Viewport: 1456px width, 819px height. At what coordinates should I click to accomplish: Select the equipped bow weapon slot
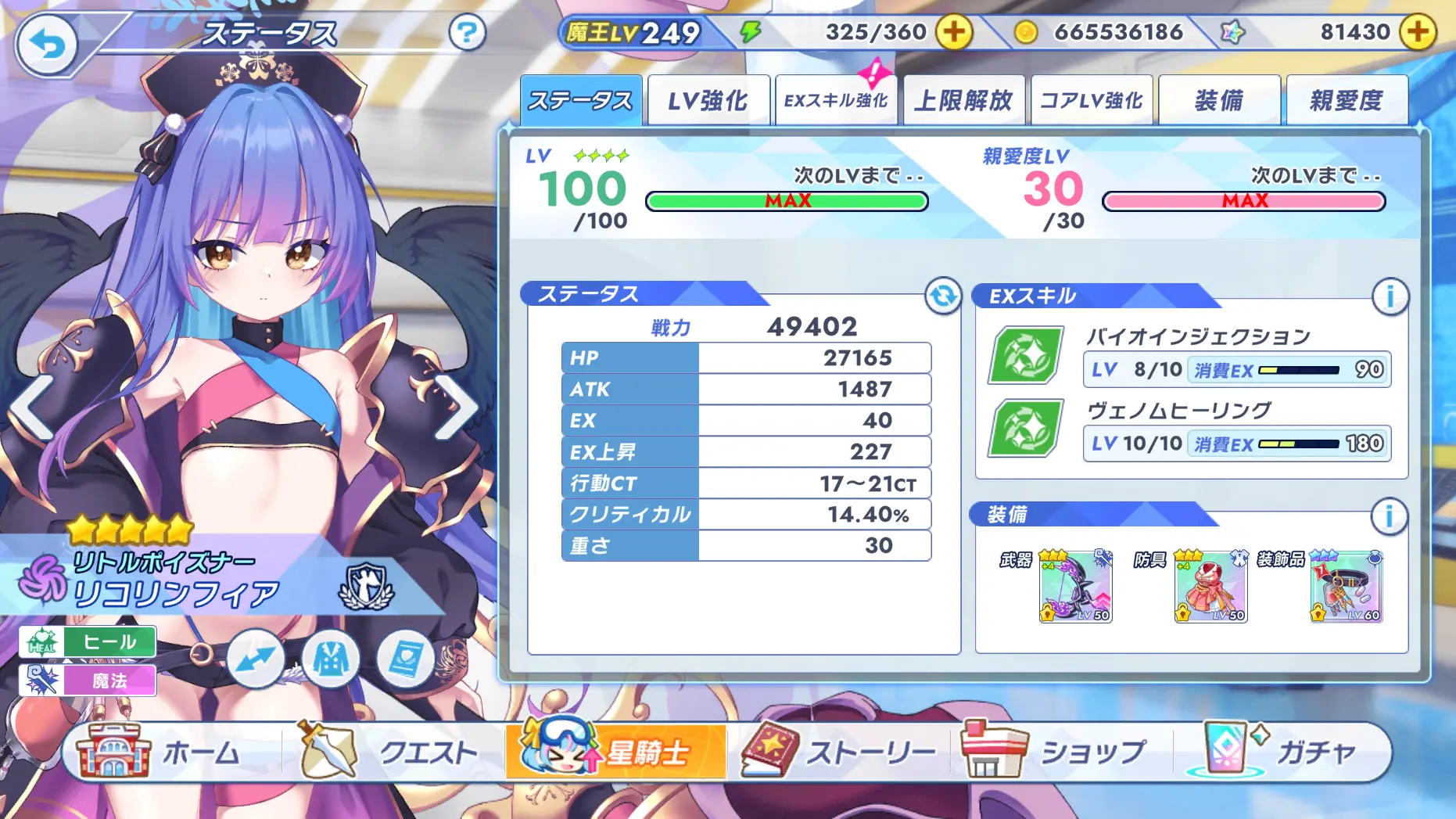(x=1075, y=587)
